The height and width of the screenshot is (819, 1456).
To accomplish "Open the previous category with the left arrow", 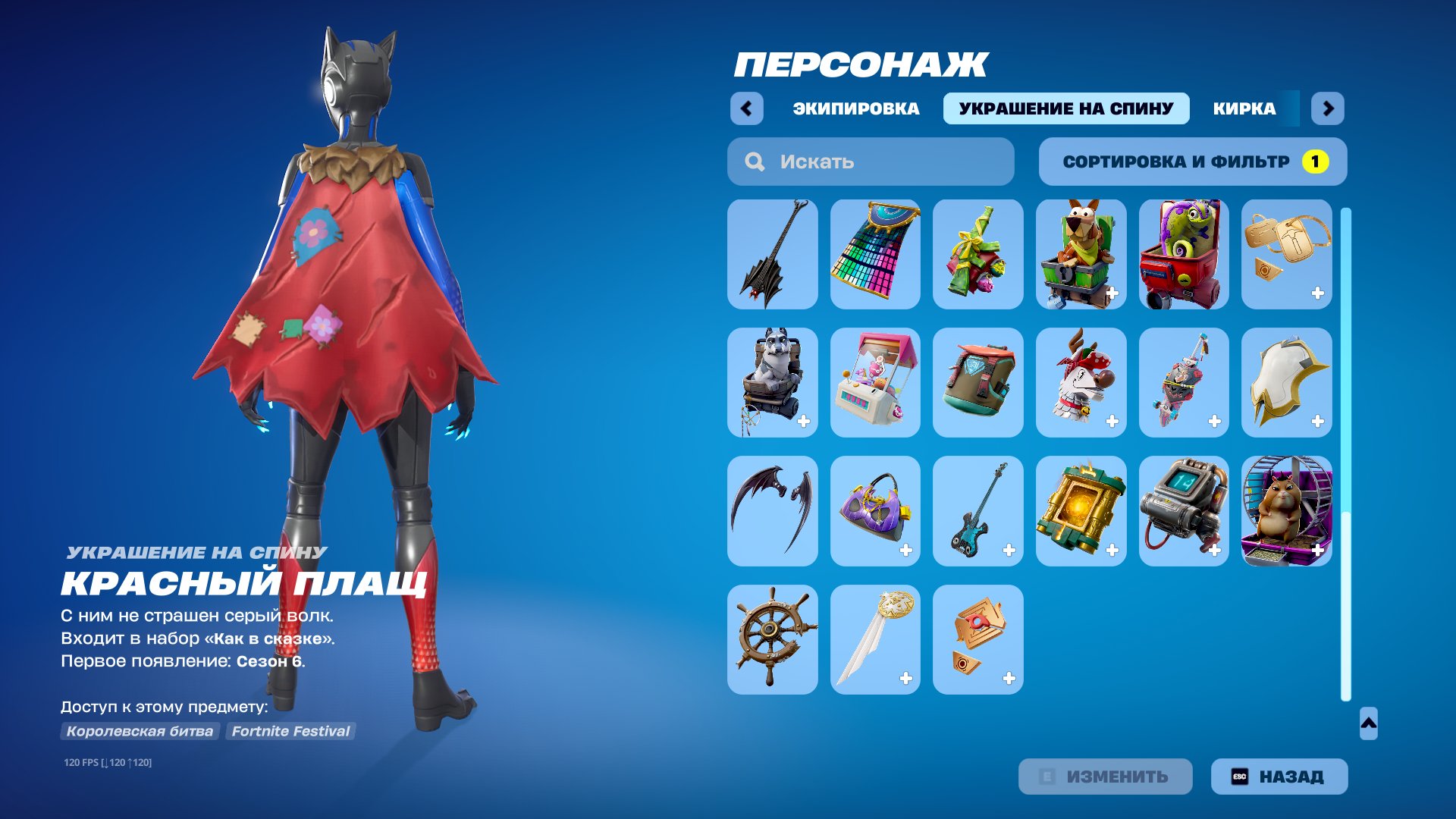I will tap(748, 108).
